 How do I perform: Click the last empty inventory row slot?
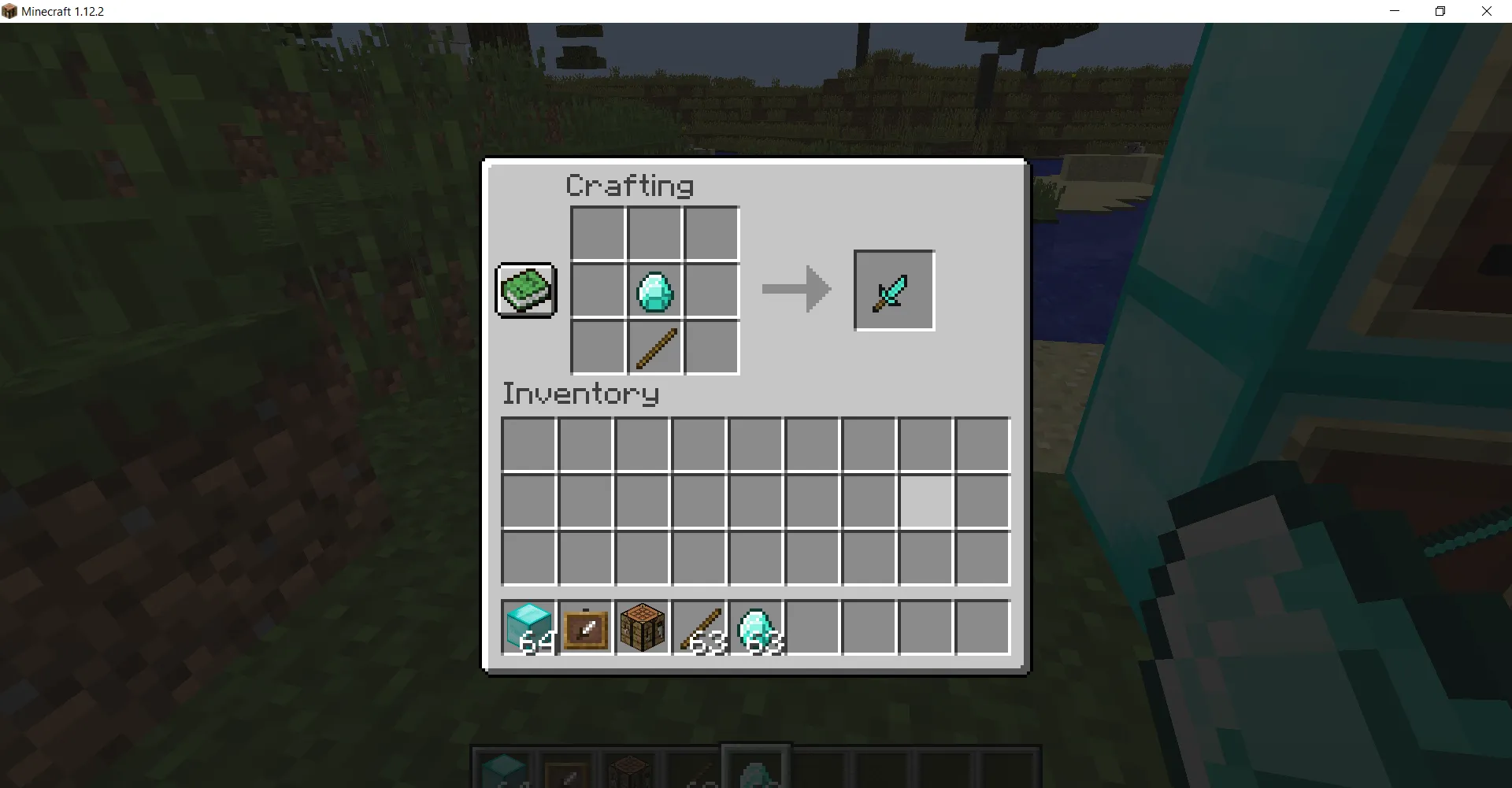(983, 559)
